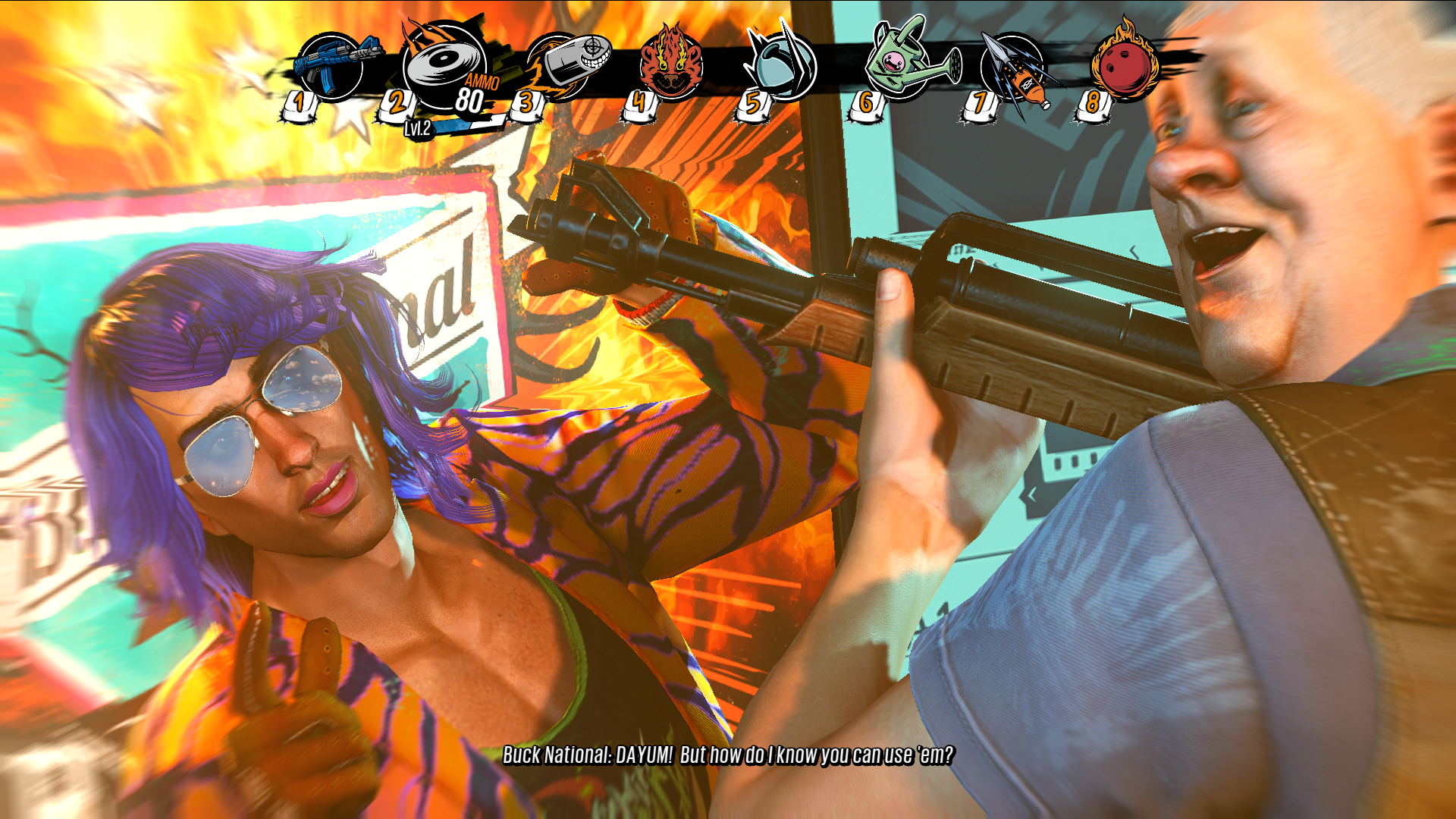The width and height of the screenshot is (1456, 819).
Task: Select the flaming bowling ball in slot 8
Action: point(1122,64)
